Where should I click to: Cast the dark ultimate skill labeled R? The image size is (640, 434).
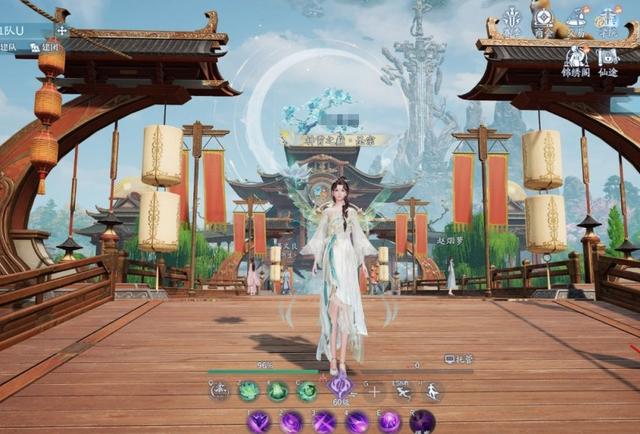tap(422, 422)
